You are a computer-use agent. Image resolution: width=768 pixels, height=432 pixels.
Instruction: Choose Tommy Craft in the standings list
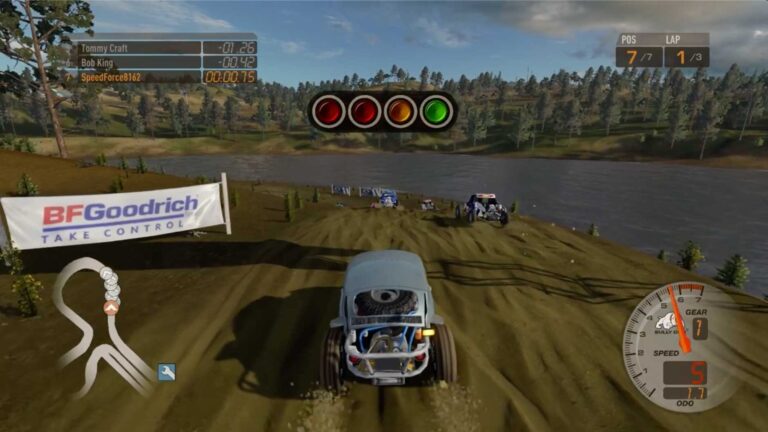point(167,47)
